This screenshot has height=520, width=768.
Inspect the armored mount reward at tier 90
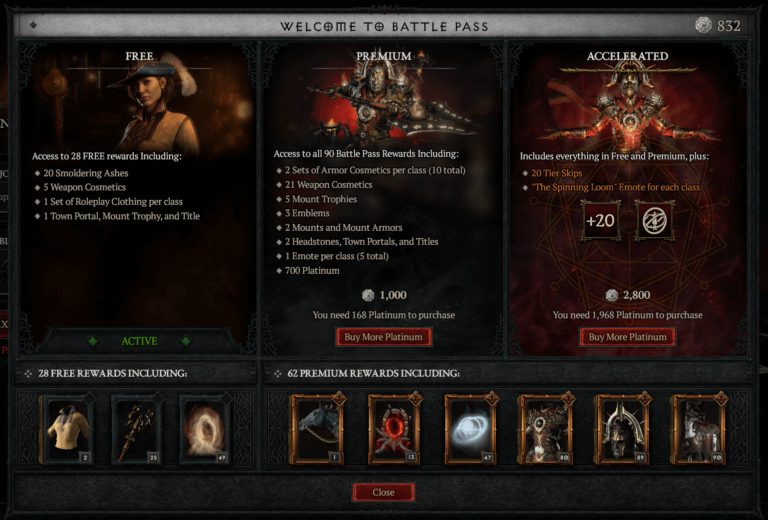pyautogui.click(x=698, y=429)
